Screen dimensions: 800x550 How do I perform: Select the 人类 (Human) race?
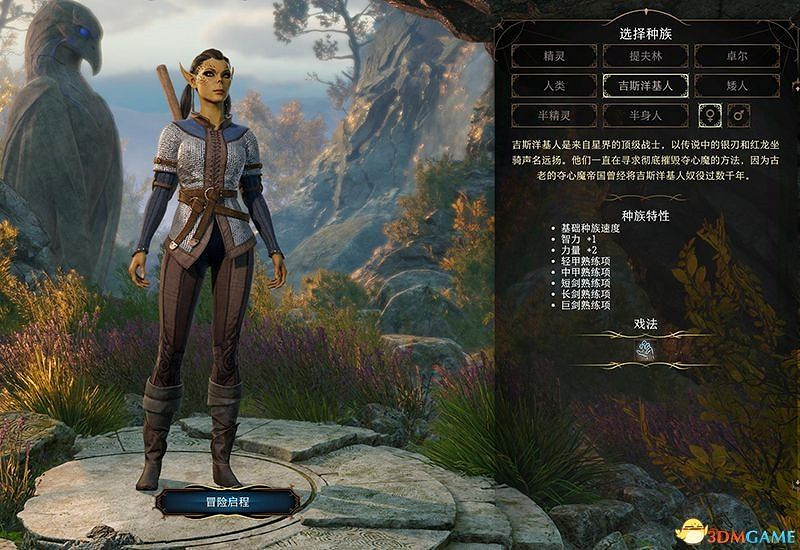pos(552,86)
